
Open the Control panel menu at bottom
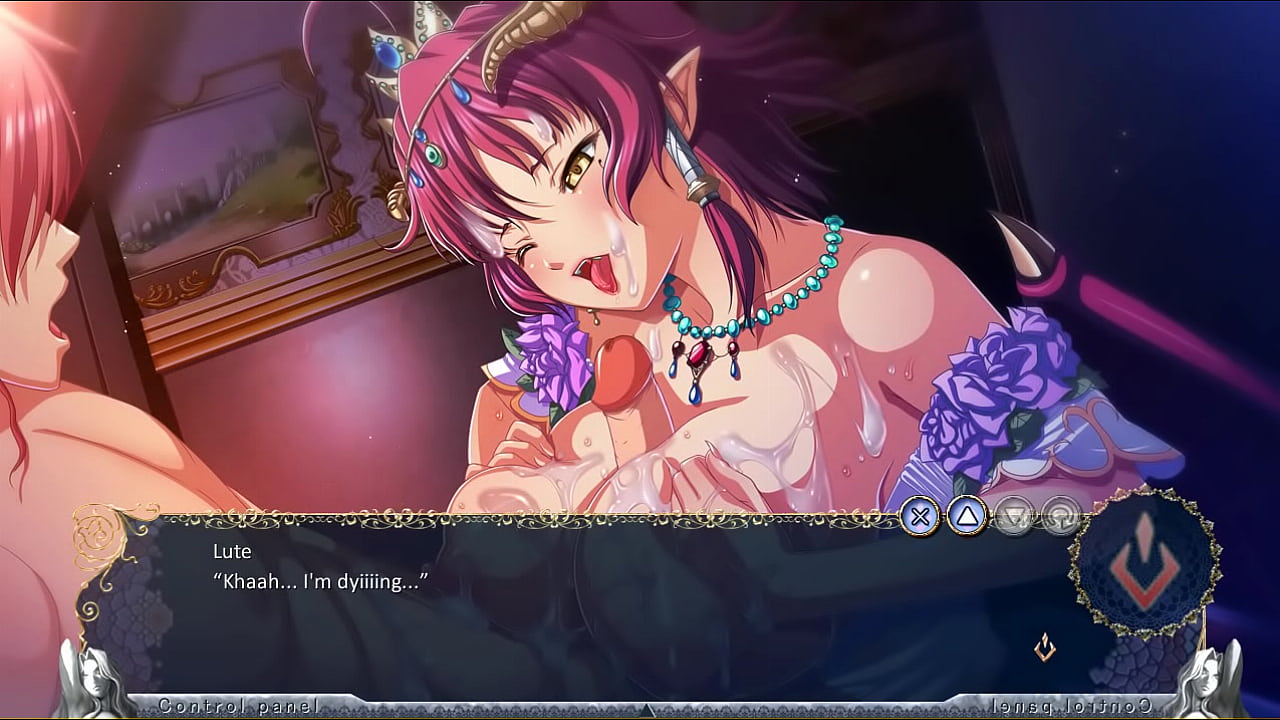240,704
